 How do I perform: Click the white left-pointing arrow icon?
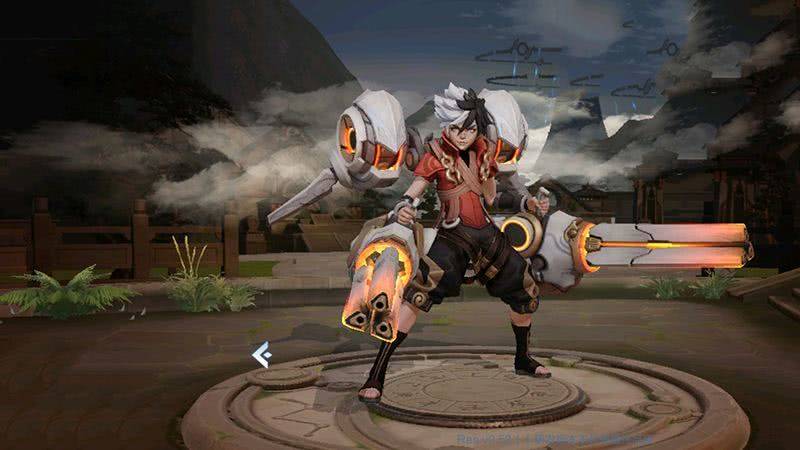(262, 354)
